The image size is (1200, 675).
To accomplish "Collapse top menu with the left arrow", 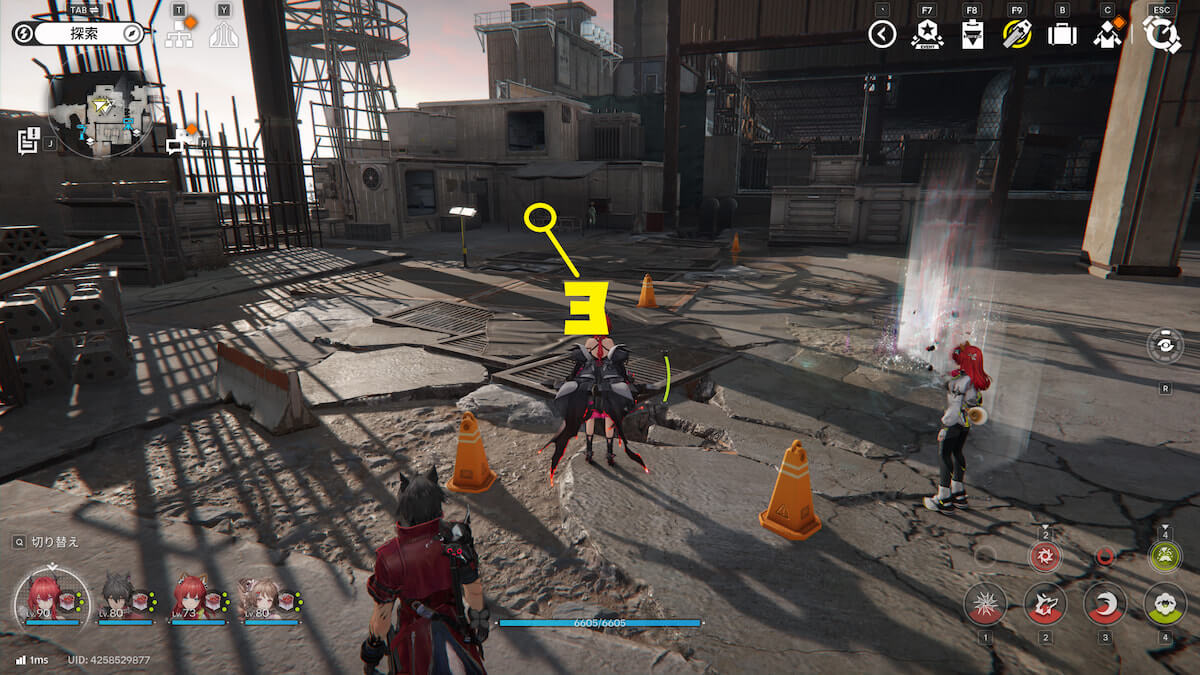I will click(881, 35).
